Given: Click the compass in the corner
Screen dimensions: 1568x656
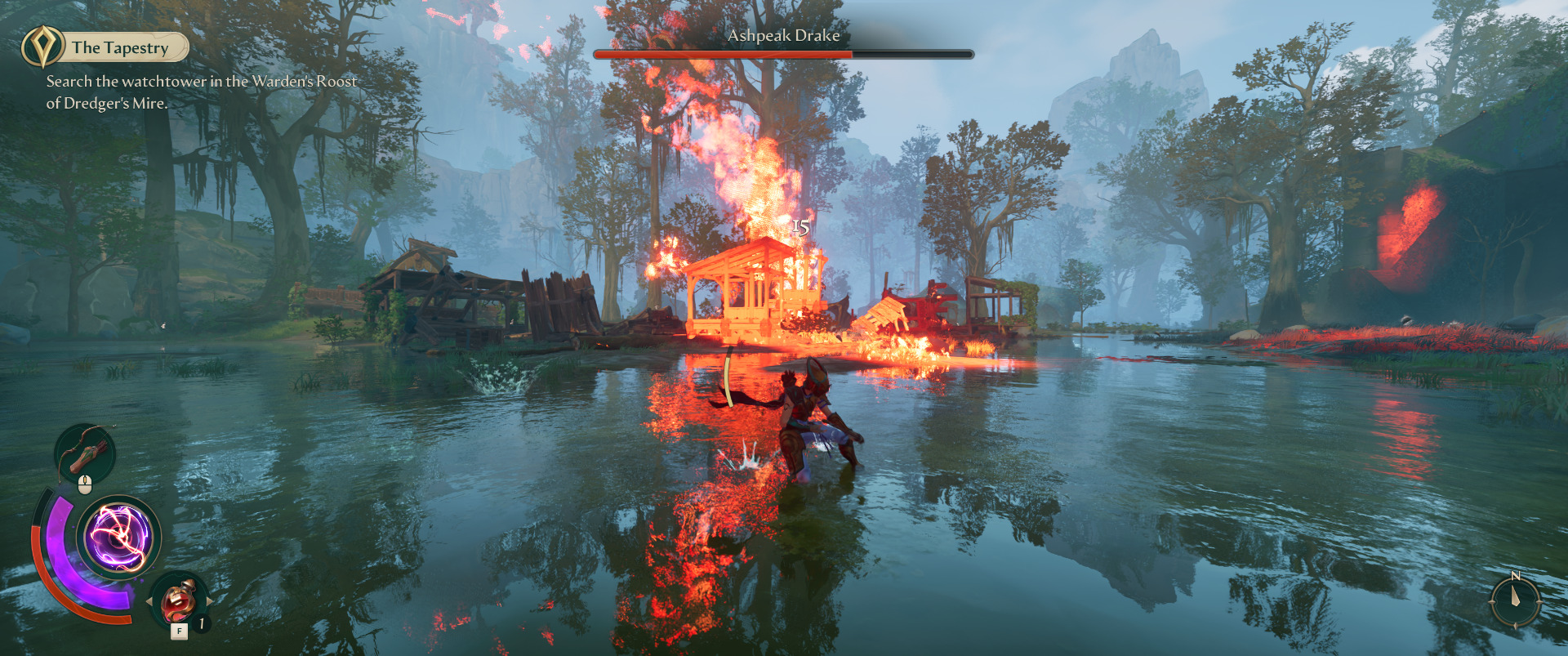Looking at the screenshot, I should click(x=1516, y=600).
